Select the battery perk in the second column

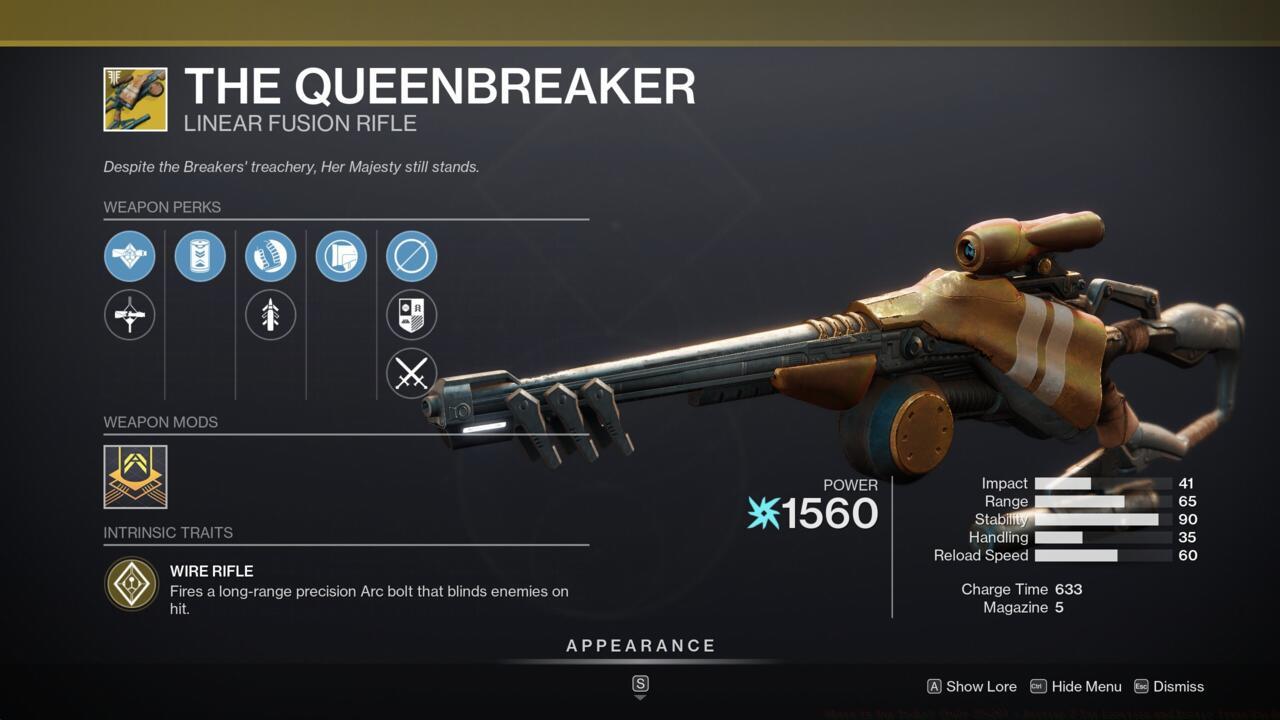click(200, 256)
